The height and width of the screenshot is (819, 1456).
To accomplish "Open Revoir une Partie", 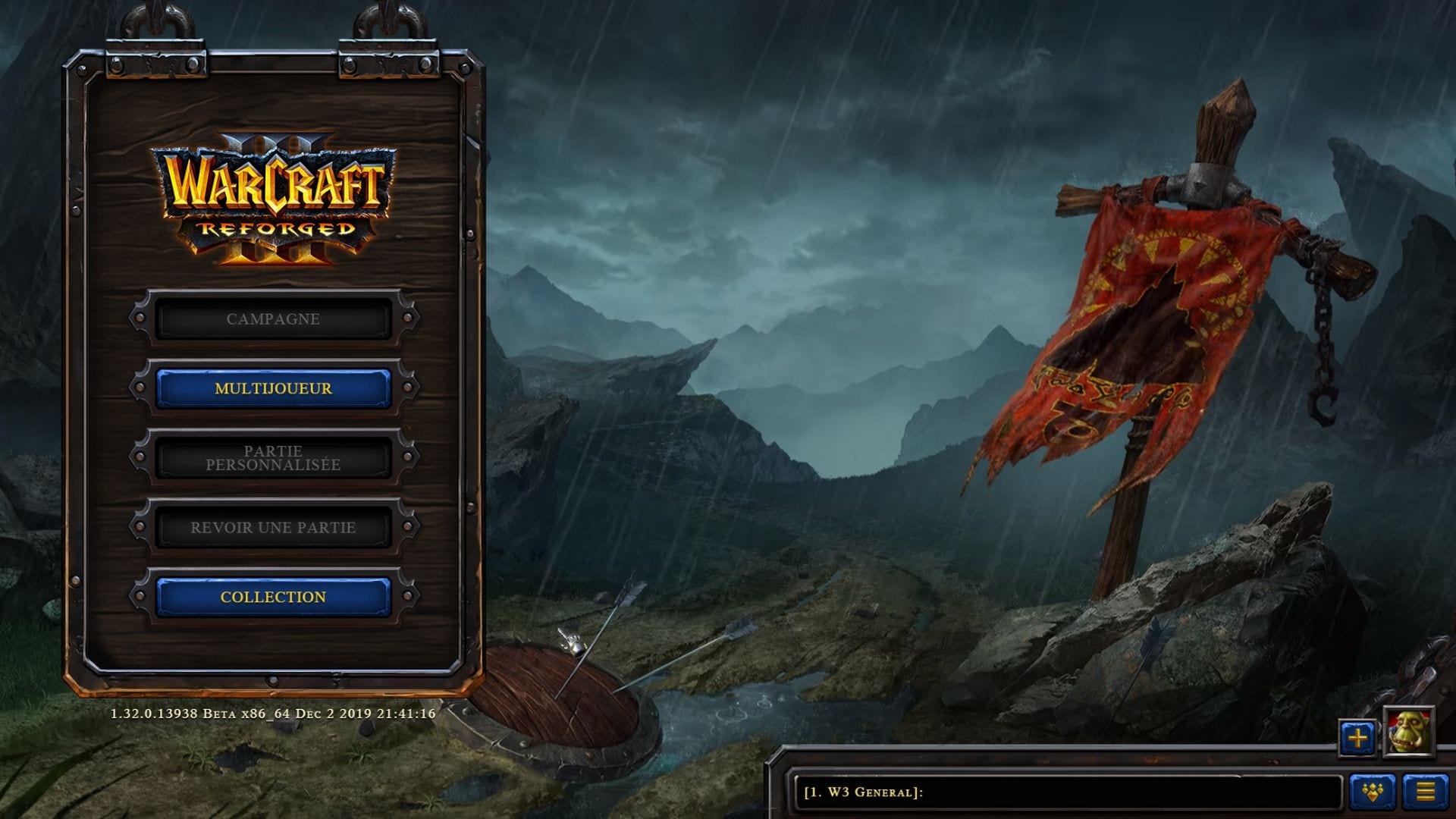I will (x=273, y=527).
